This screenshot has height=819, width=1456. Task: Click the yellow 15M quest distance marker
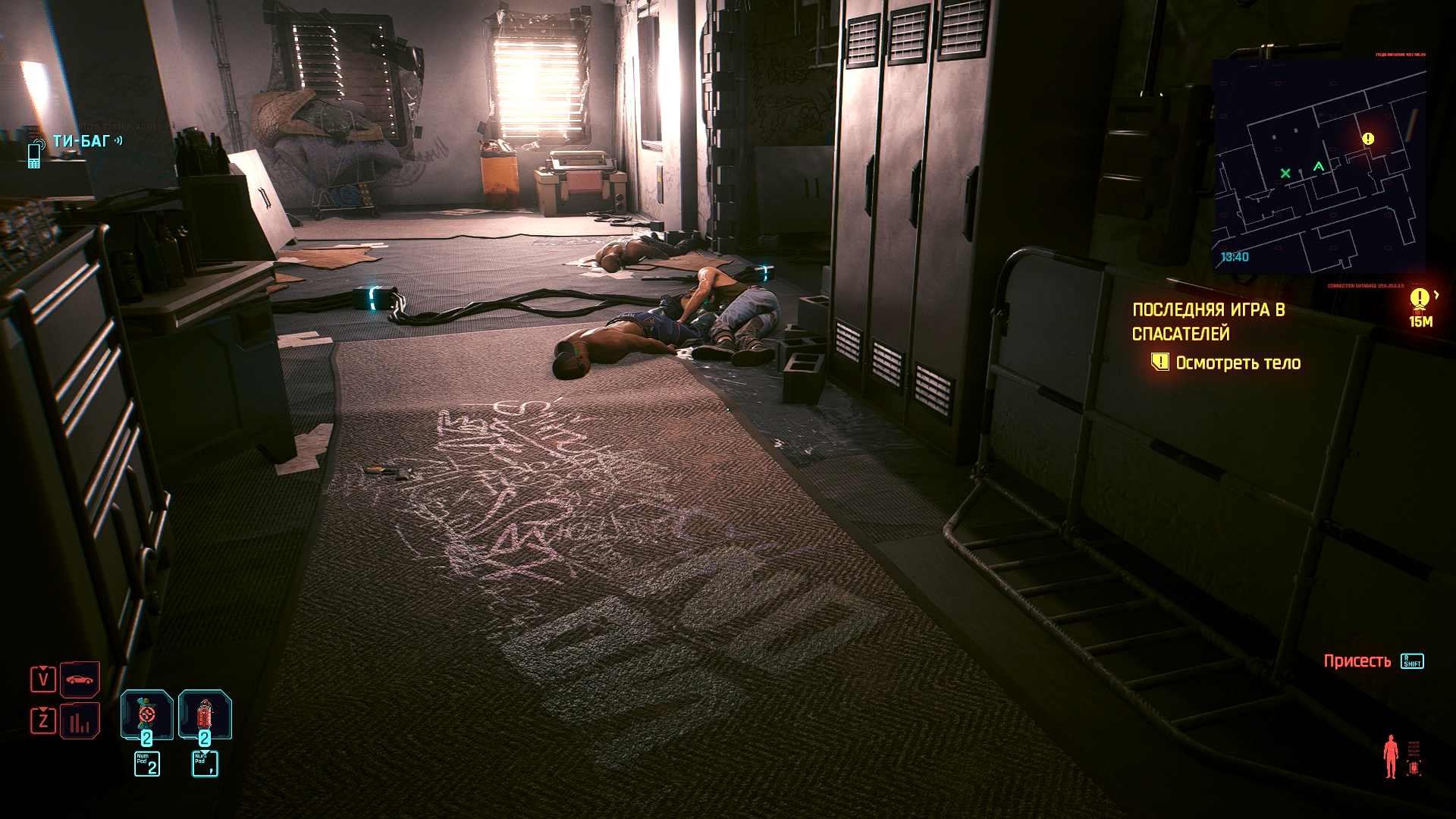pyautogui.click(x=1420, y=306)
